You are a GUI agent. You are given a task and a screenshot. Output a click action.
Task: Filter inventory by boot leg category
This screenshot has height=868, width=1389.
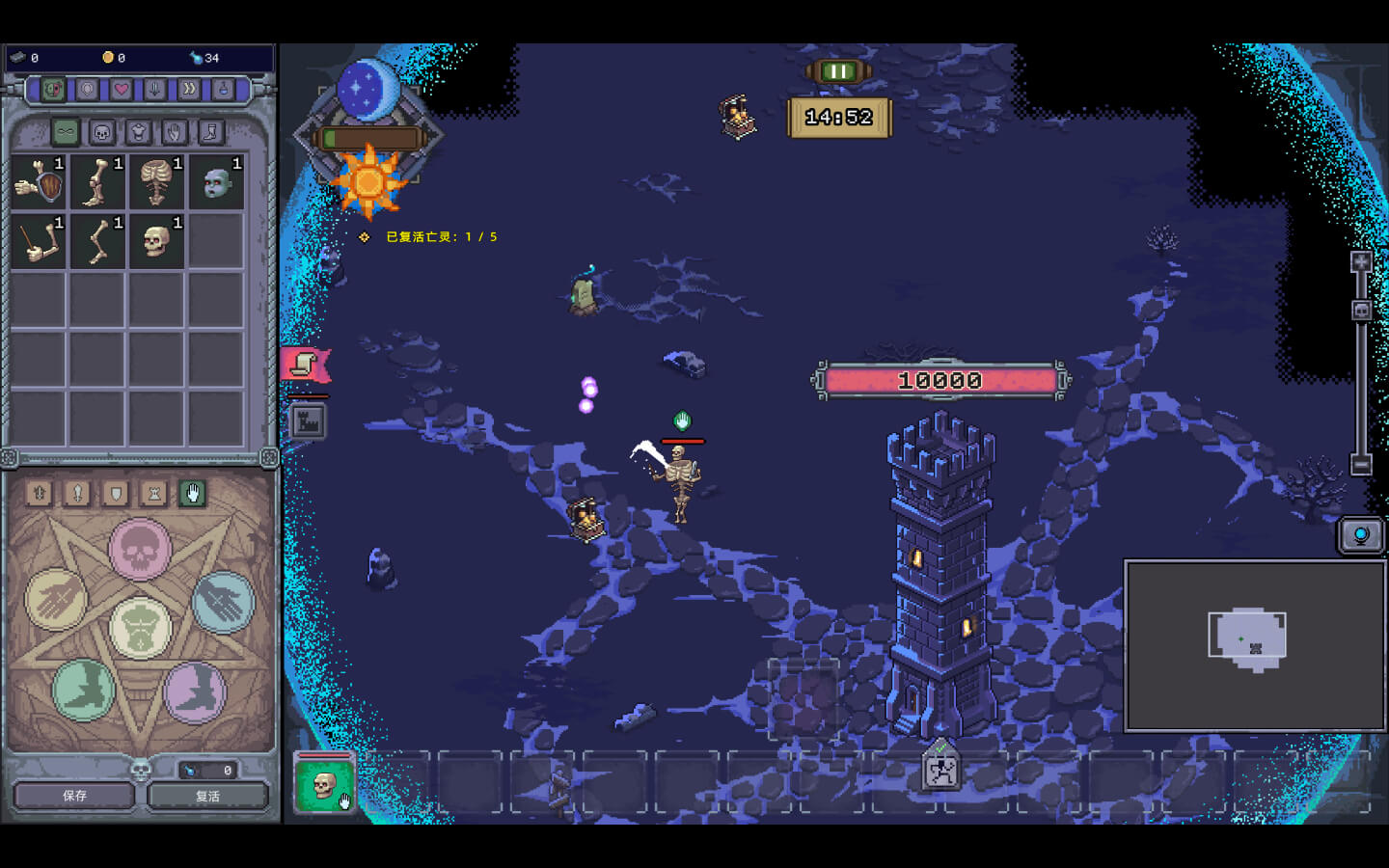tap(210, 132)
